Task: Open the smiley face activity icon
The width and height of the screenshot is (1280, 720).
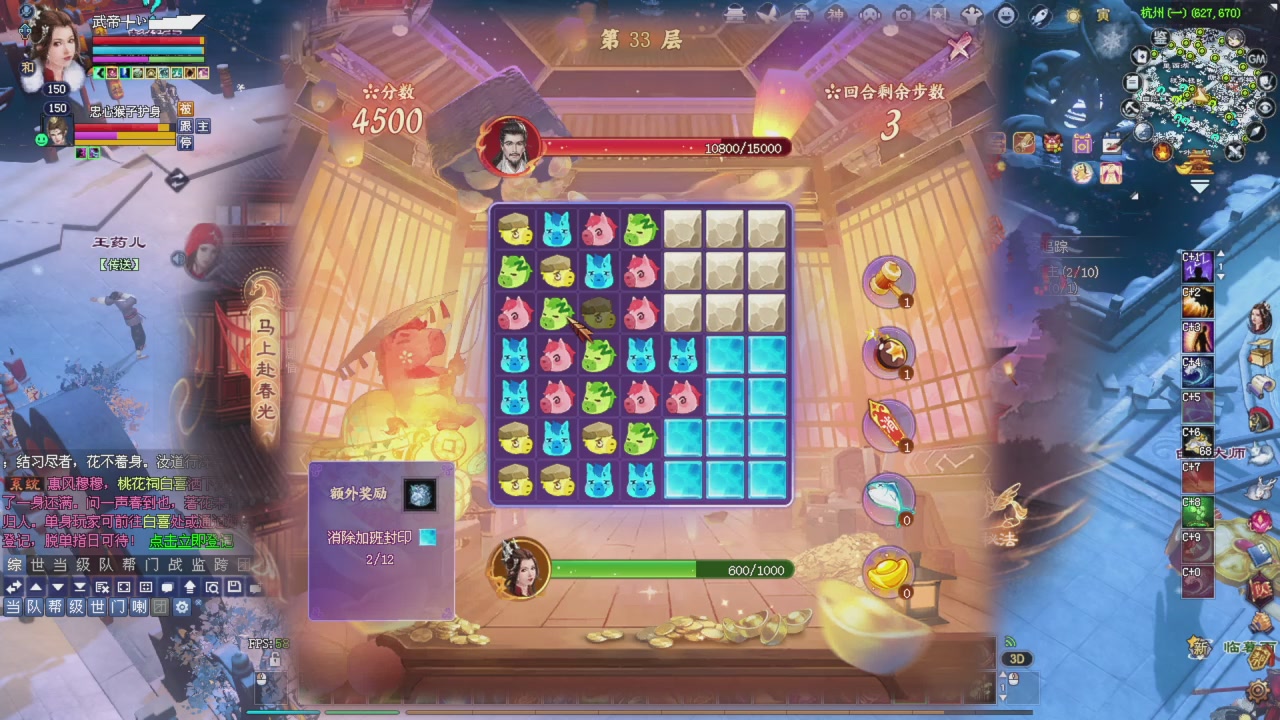Action: point(1003,14)
